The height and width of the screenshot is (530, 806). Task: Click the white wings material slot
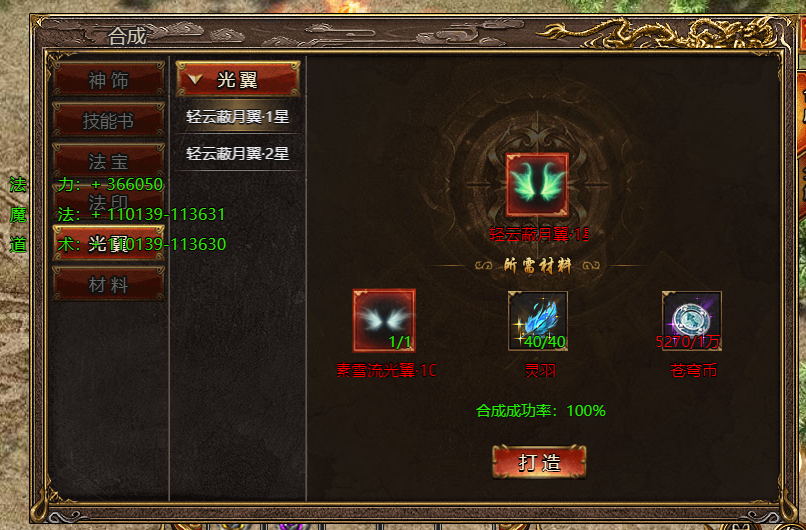384,320
